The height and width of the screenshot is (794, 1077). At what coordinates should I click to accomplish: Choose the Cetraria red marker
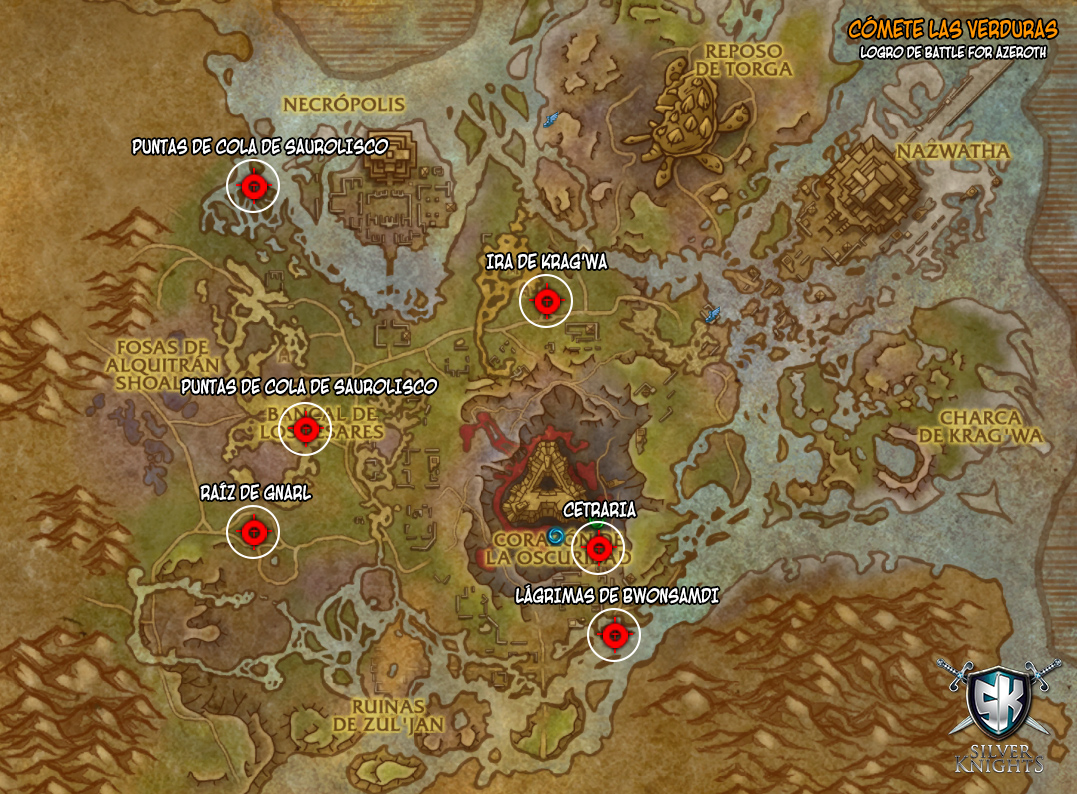click(598, 548)
